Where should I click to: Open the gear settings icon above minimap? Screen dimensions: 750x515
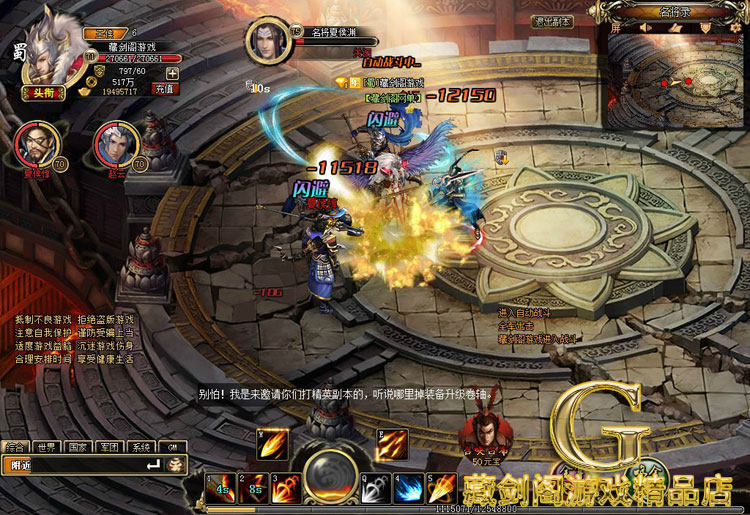[738, 28]
